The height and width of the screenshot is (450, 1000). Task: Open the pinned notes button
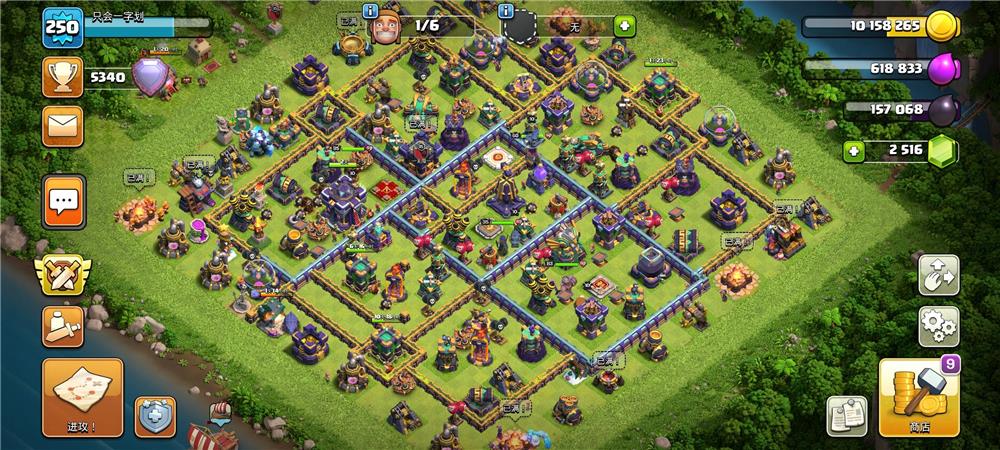[846, 416]
